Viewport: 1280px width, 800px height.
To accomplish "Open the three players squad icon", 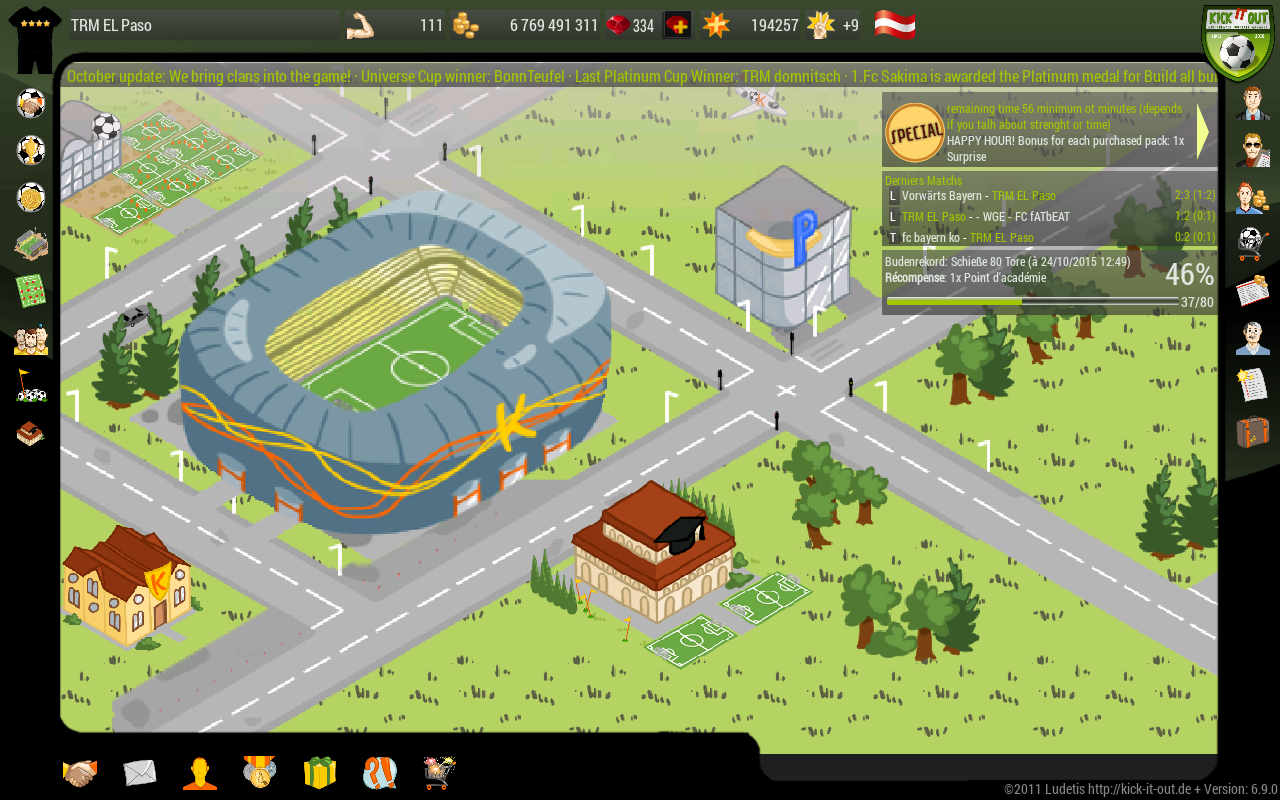I will [31, 339].
